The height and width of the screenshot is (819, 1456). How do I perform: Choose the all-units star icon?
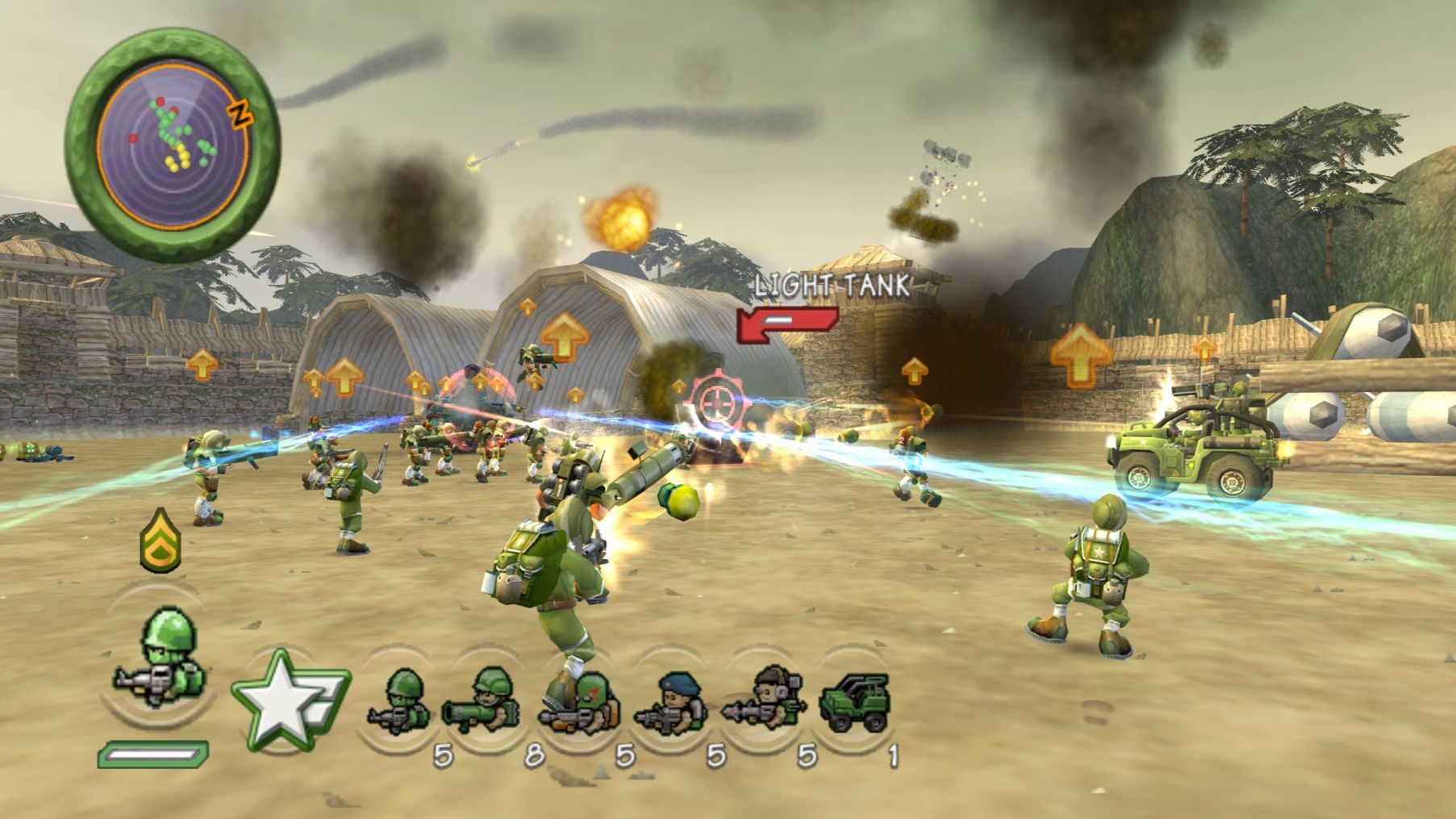(286, 699)
